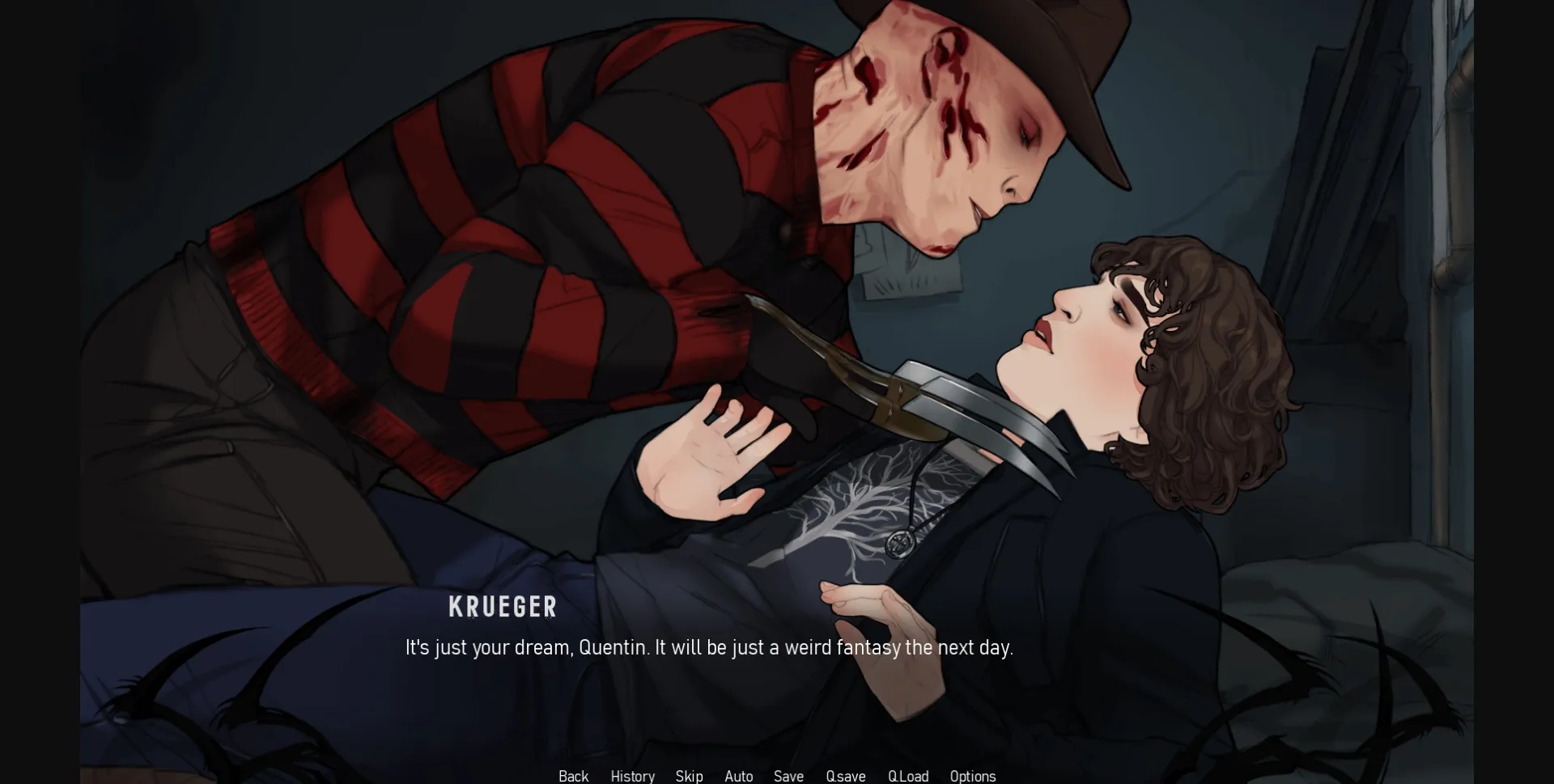Turn on Skip to fast-forward text
The height and width of the screenshot is (784, 1554).
pos(689,776)
